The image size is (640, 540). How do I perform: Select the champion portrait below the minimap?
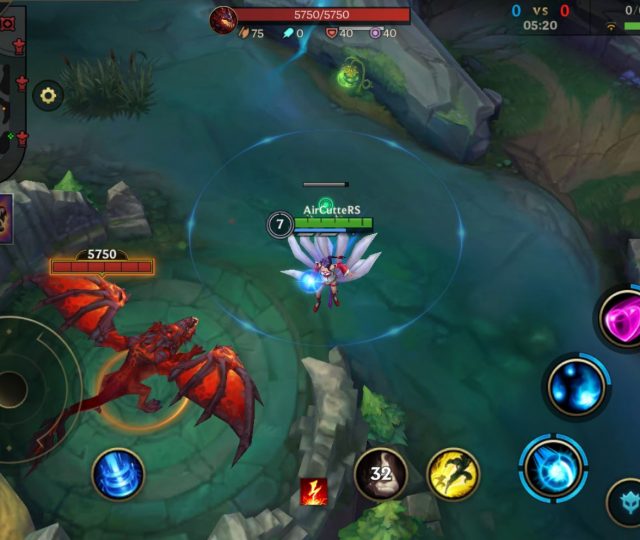(5, 218)
